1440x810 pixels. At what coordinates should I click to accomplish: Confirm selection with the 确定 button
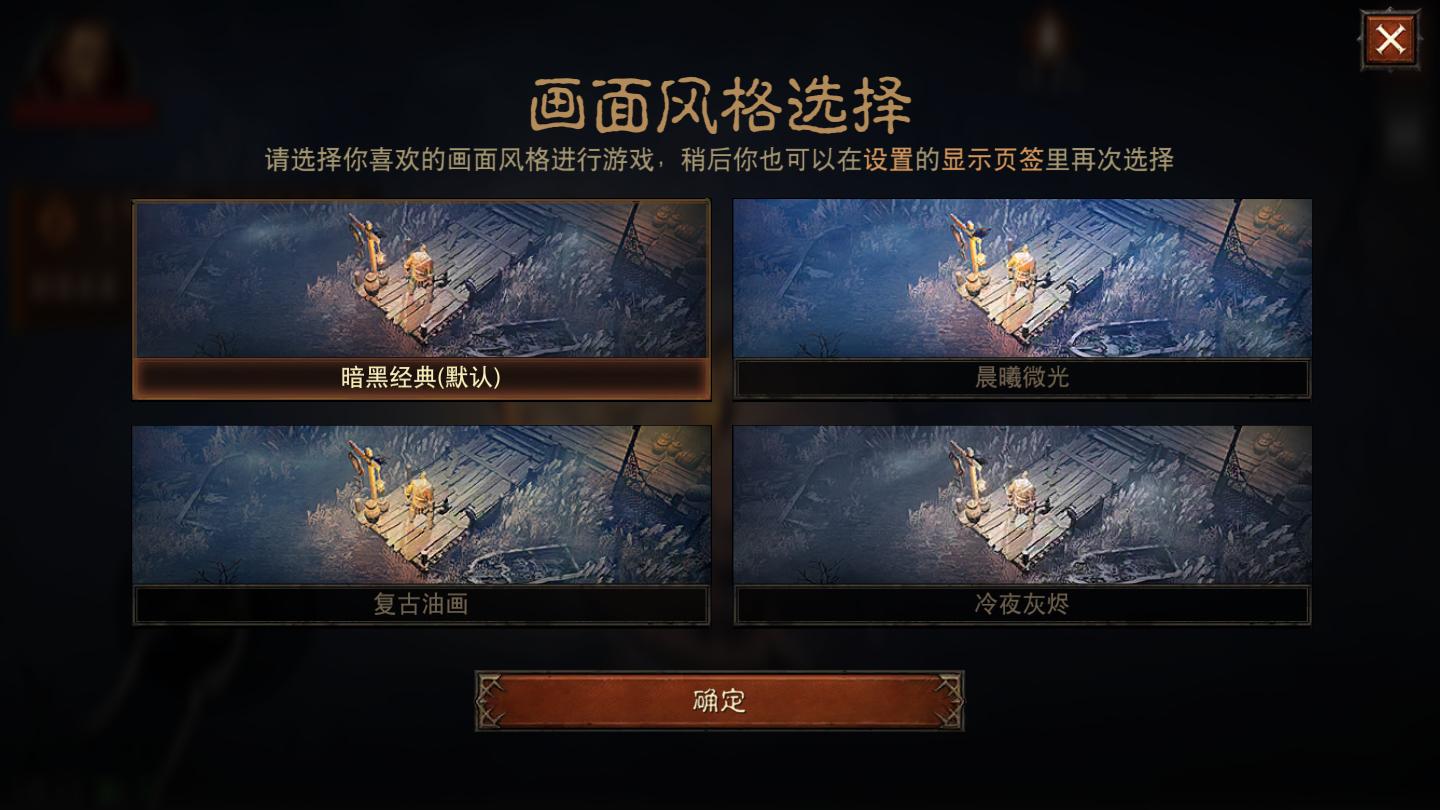pos(719,700)
